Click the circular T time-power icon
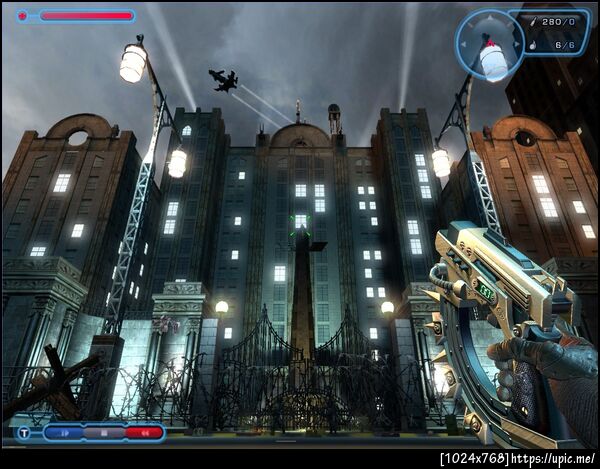The width and height of the screenshot is (600, 469). [24, 434]
